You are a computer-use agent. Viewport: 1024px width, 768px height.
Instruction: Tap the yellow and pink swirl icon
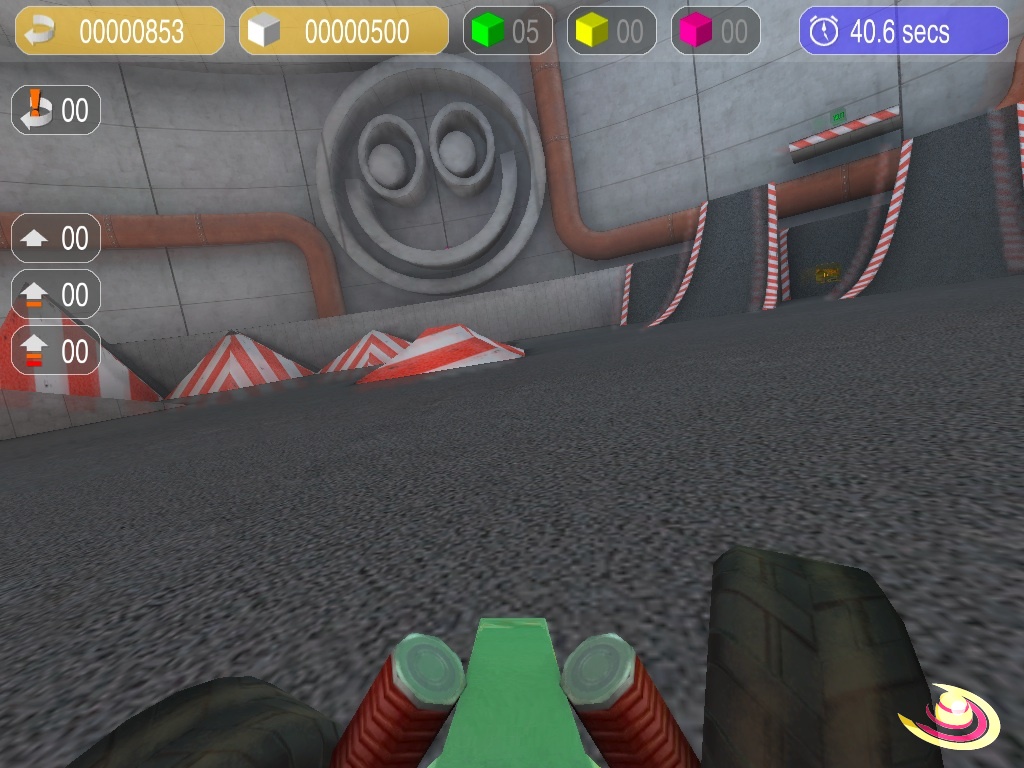pos(950,716)
